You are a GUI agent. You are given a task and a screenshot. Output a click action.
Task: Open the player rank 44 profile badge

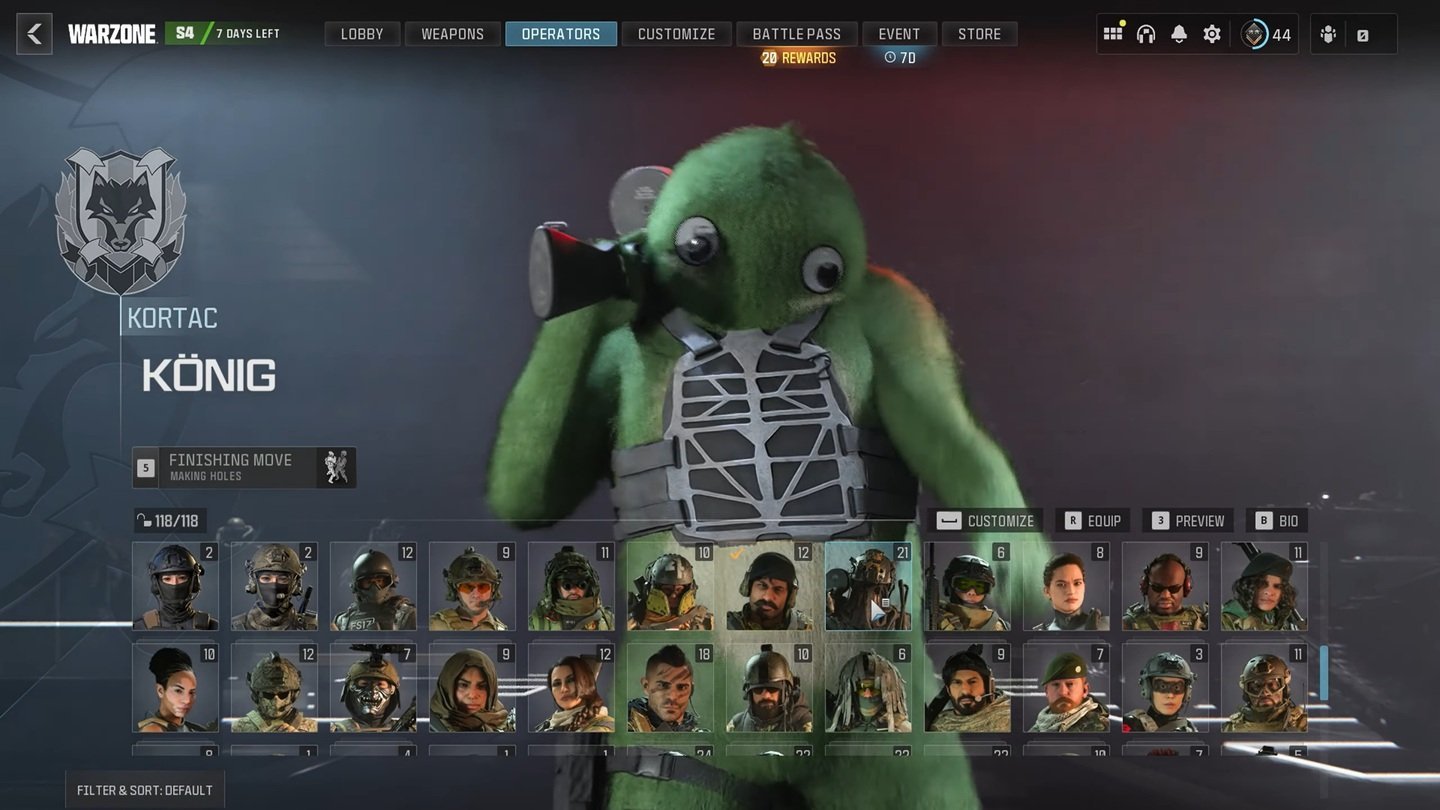(1267, 34)
